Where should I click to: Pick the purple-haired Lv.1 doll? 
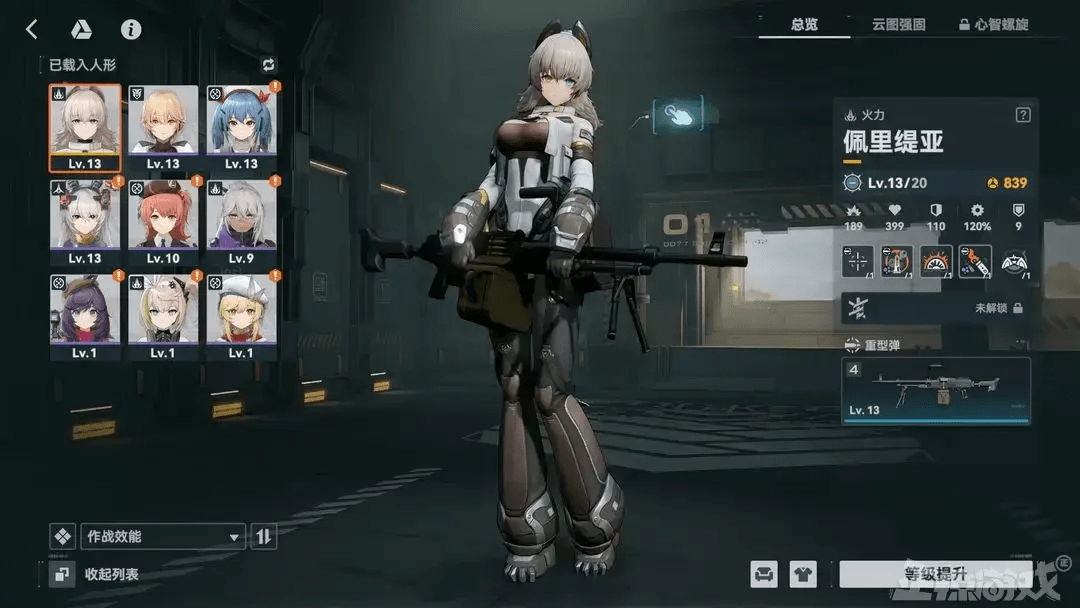coord(85,316)
